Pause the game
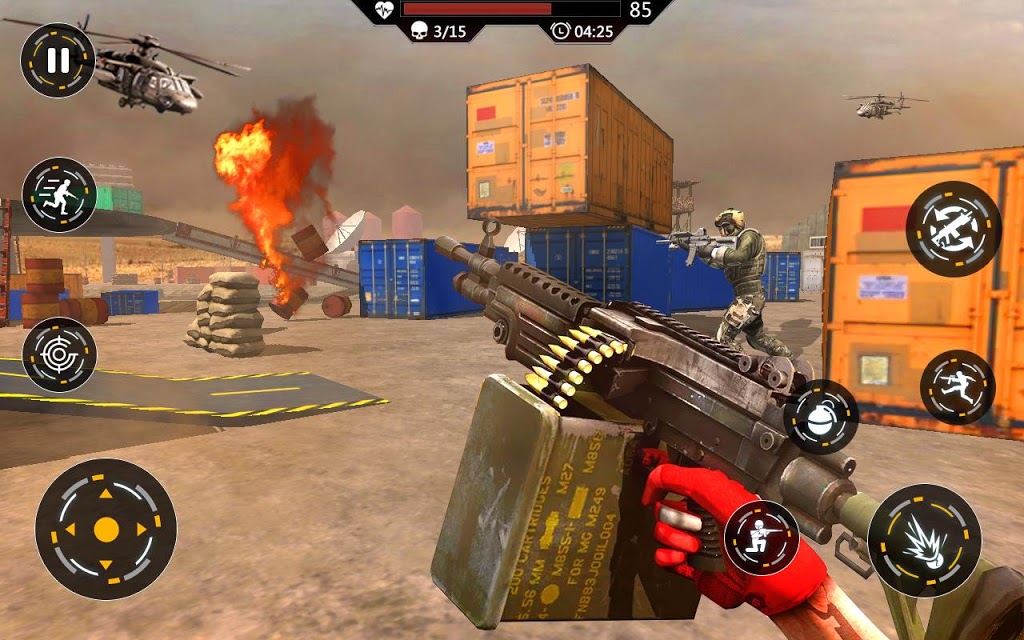The height and width of the screenshot is (640, 1024). pyautogui.click(x=58, y=60)
